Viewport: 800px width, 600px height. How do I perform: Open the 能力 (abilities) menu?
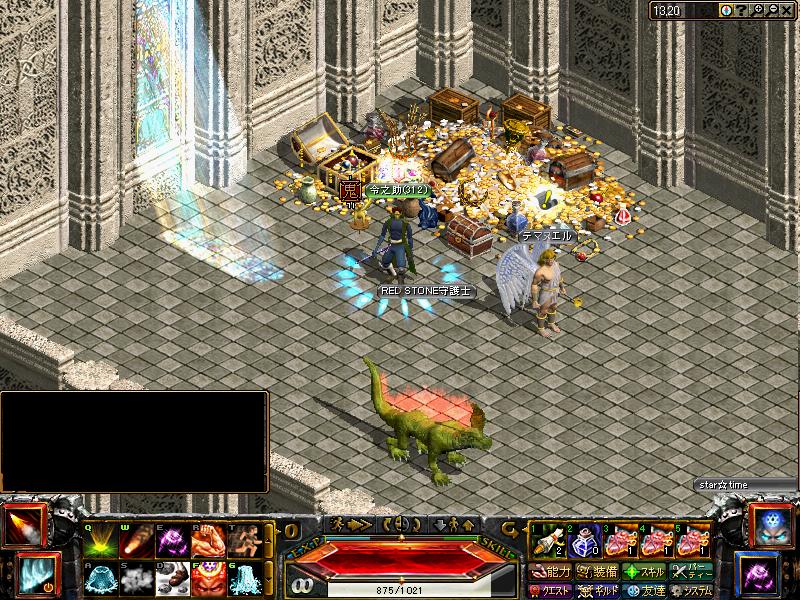(551, 572)
